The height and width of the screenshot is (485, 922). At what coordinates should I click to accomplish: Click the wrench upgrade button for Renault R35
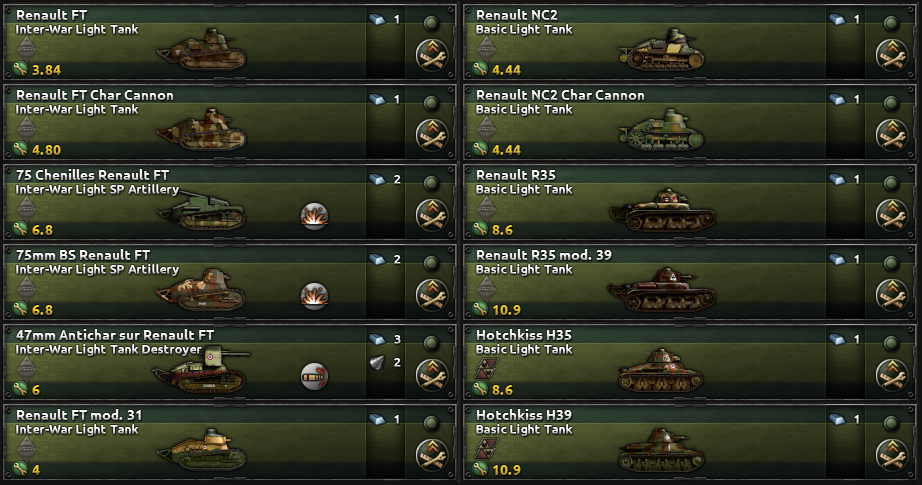click(x=891, y=215)
